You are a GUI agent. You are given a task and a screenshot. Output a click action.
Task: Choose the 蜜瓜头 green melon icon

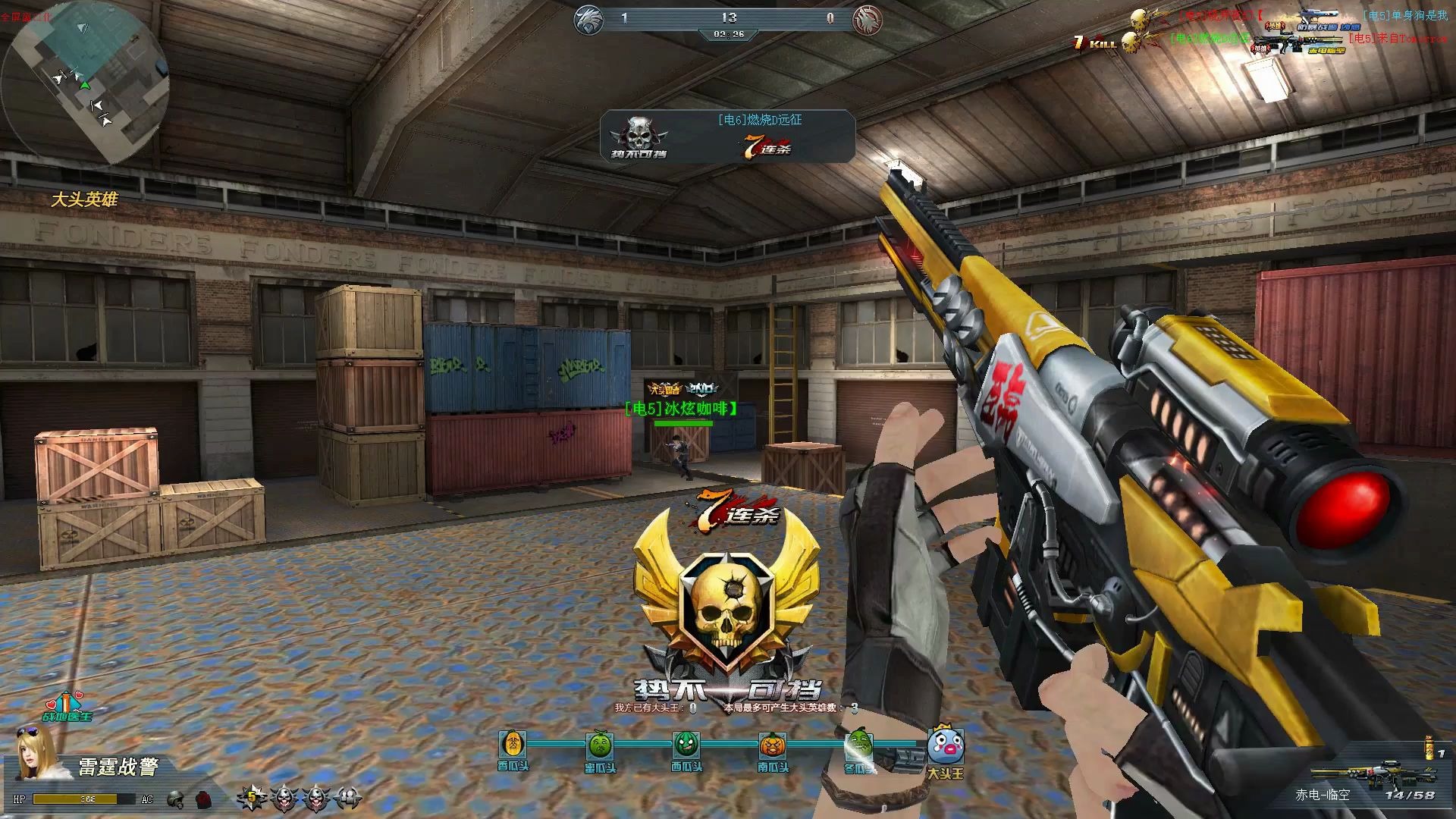600,745
